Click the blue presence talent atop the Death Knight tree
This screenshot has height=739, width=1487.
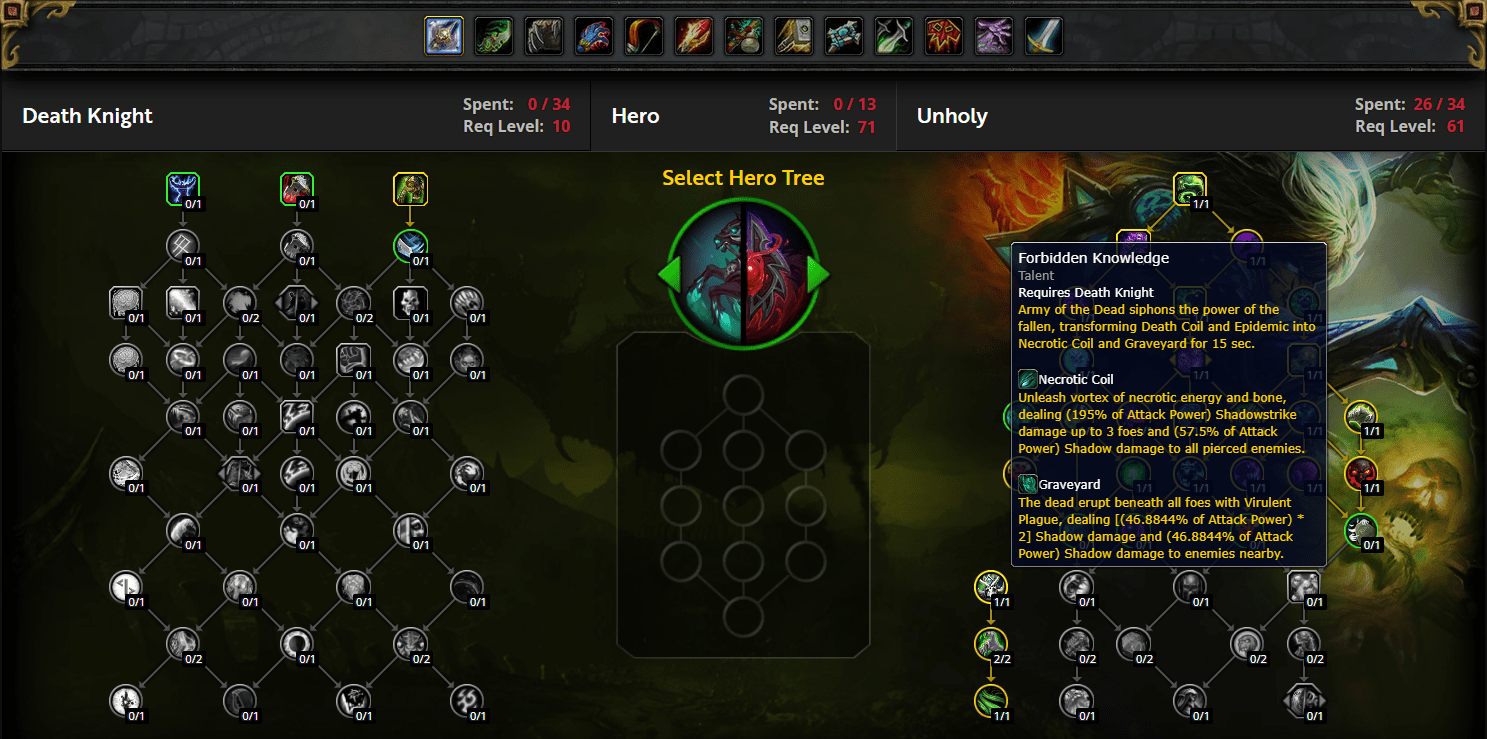[x=183, y=188]
